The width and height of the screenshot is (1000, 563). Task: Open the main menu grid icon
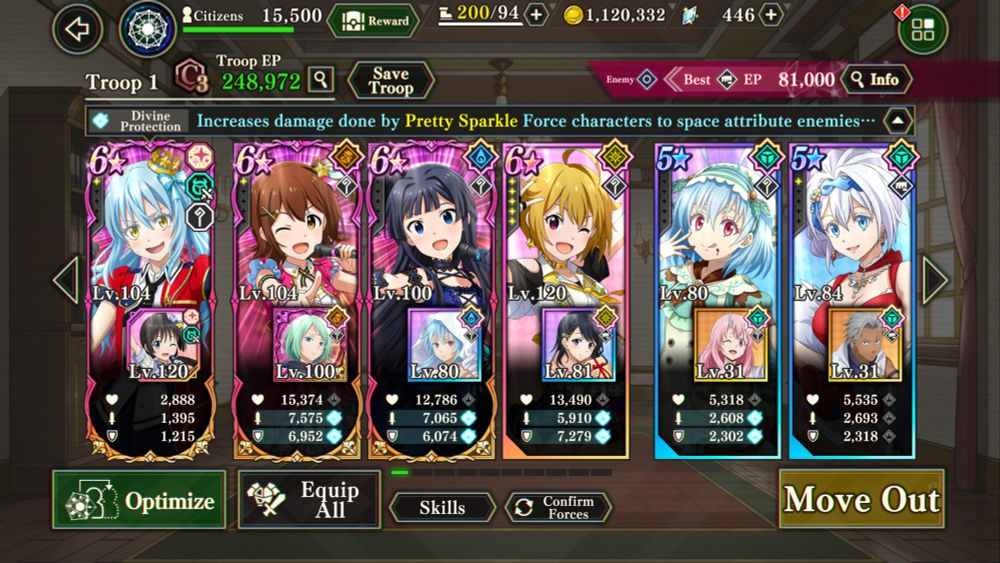pos(922,30)
